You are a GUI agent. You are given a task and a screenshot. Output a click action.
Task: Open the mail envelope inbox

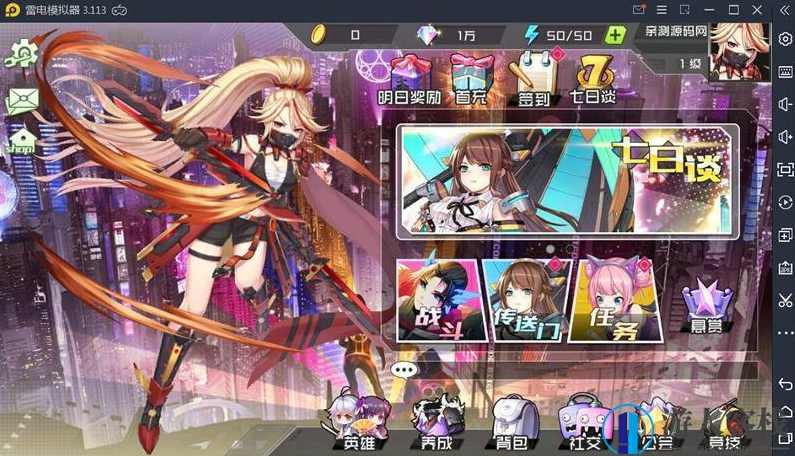tap(21, 99)
